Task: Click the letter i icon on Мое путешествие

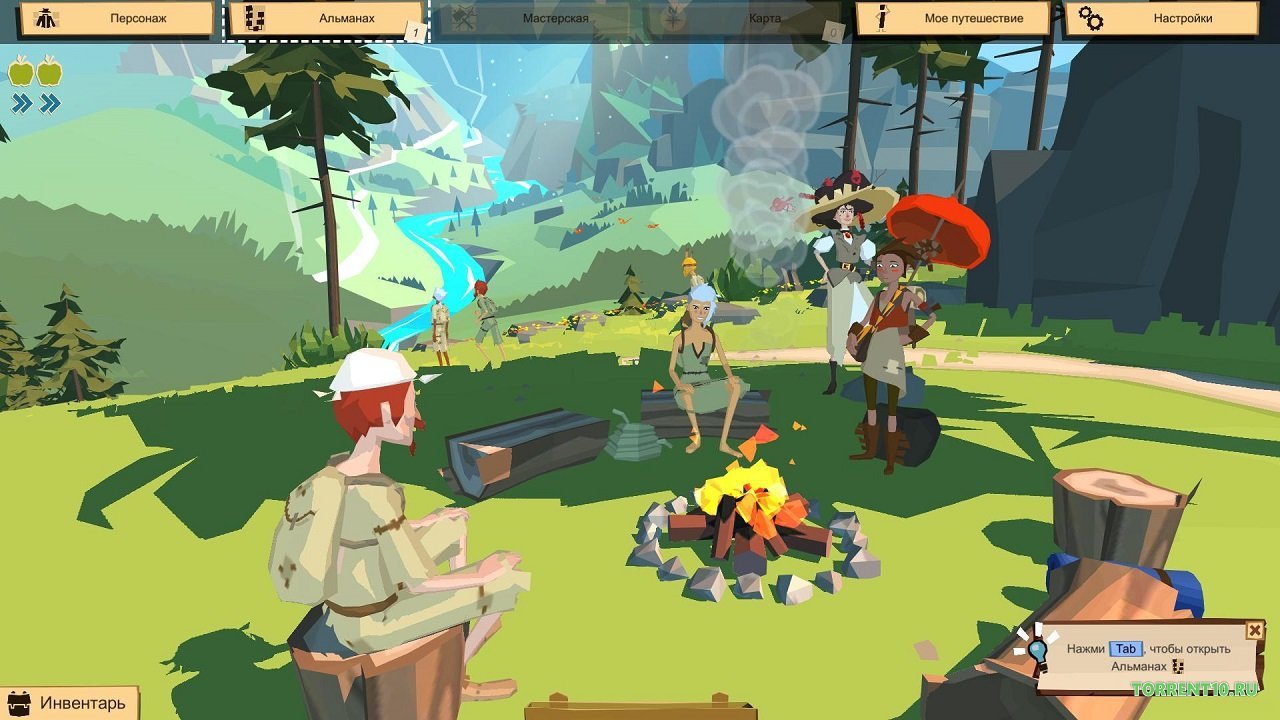Action: (x=881, y=17)
